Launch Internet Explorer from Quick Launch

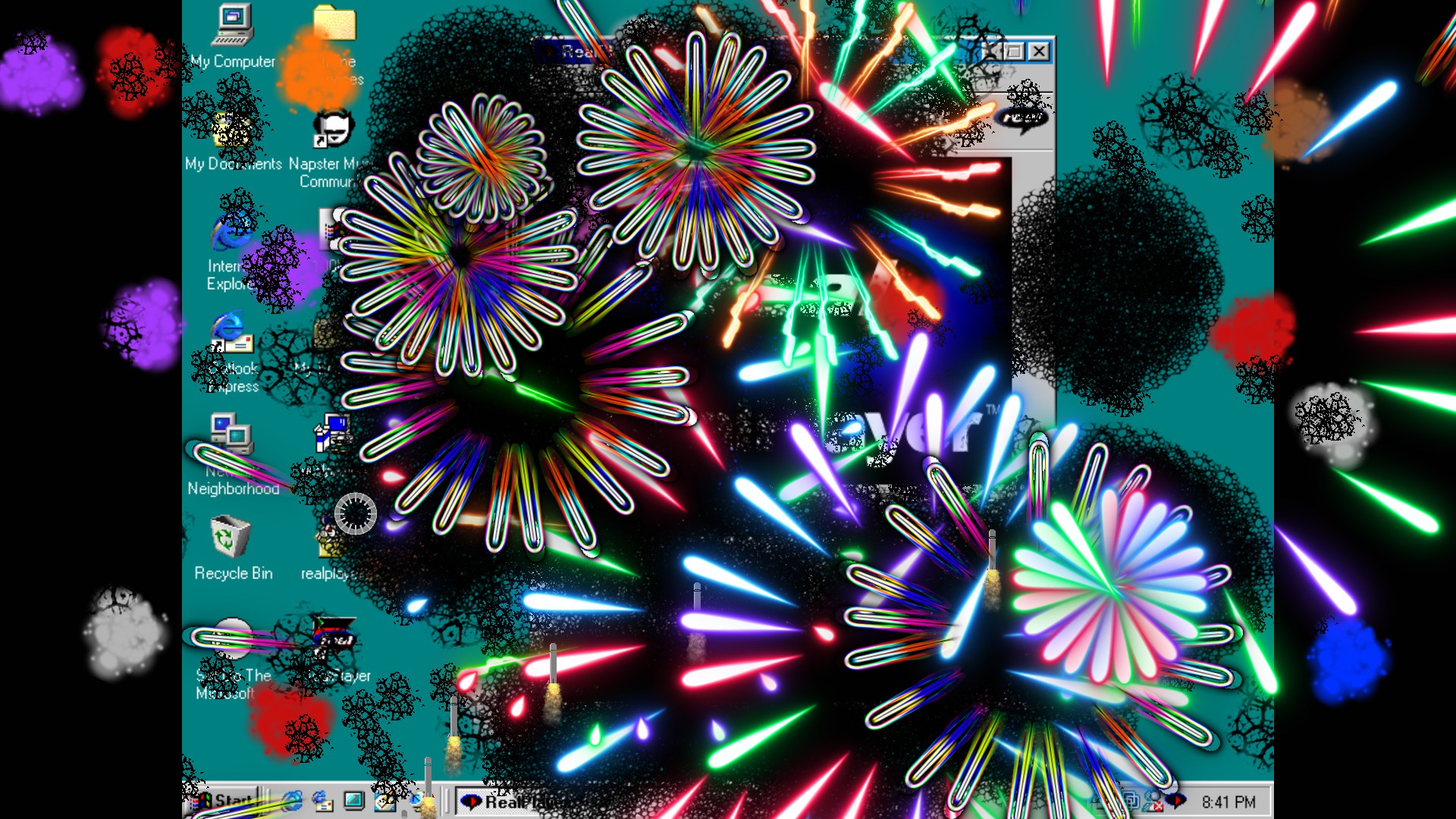point(293,802)
